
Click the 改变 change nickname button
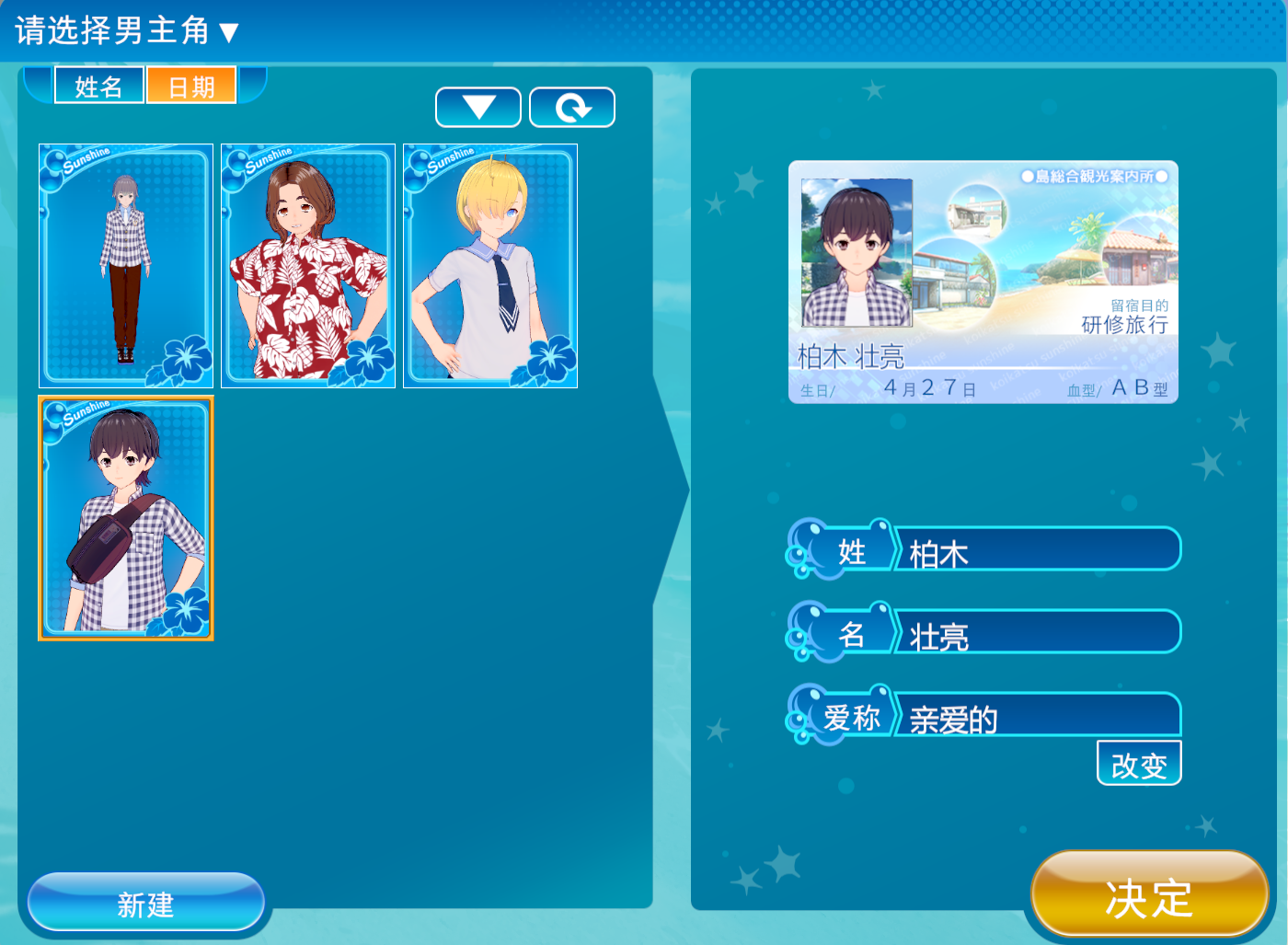(1139, 762)
